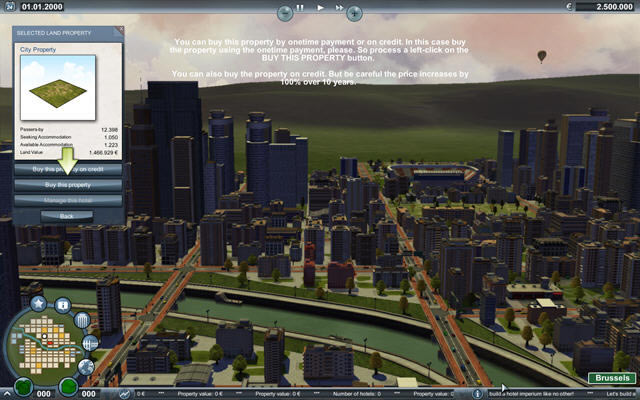This screenshot has height=400, width=640.
Task: Open the statistics chart icon
Action: 124,393
